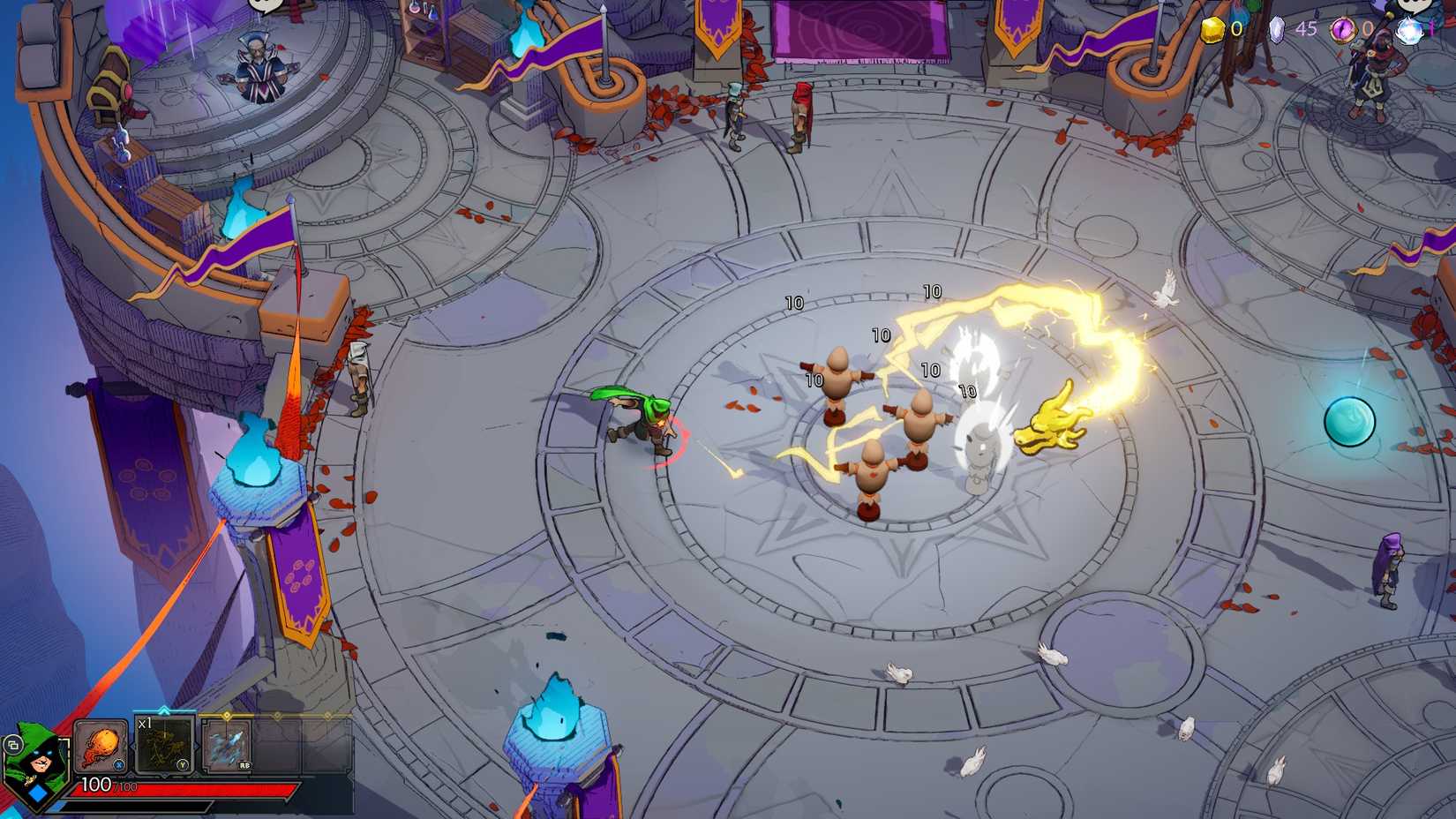Screen dimensions: 1456x819
Task: Click the crystal shard icon showing 45
Action: (x=1276, y=30)
